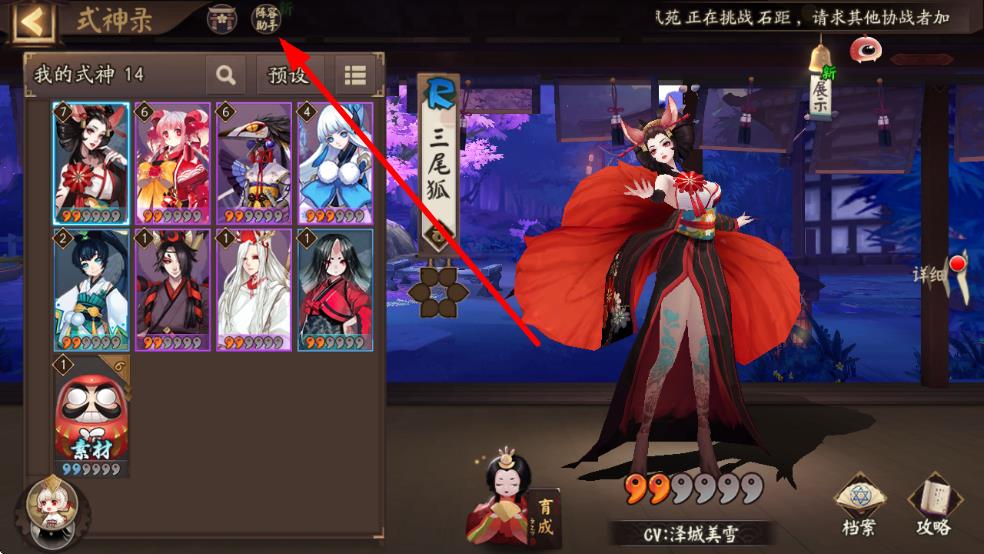Toggle the list view button
The image size is (984, 554).
click(x=355, y=75)
